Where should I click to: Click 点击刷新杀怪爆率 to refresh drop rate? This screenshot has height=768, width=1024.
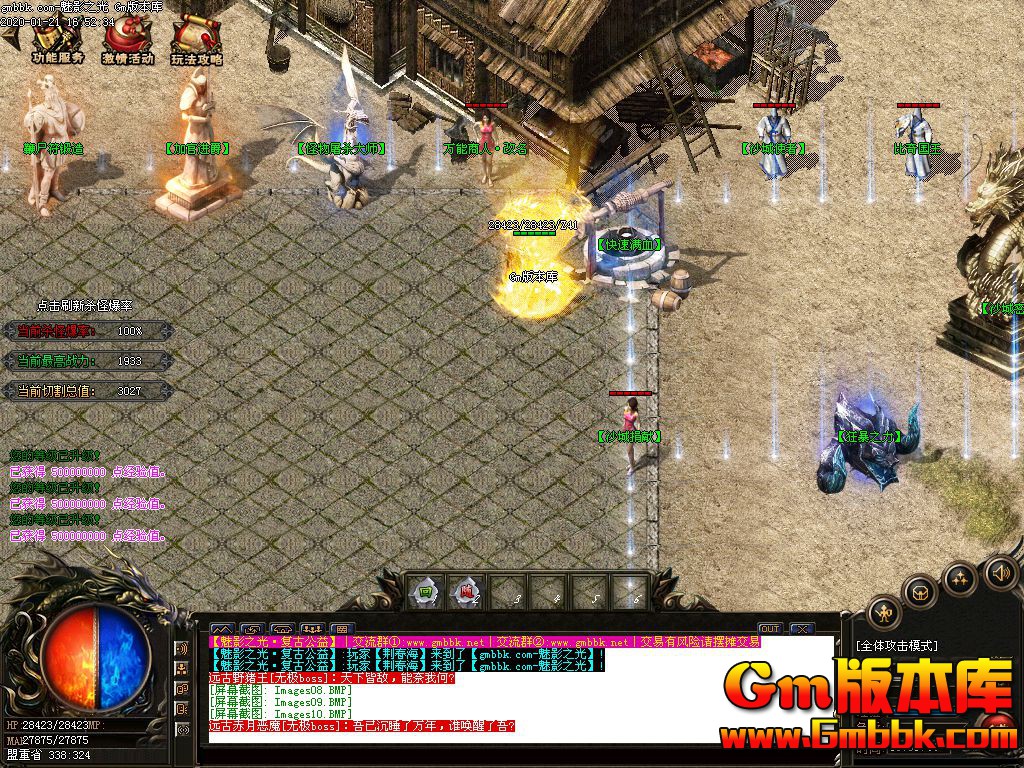pyautogui.click(x=85, y=306)
